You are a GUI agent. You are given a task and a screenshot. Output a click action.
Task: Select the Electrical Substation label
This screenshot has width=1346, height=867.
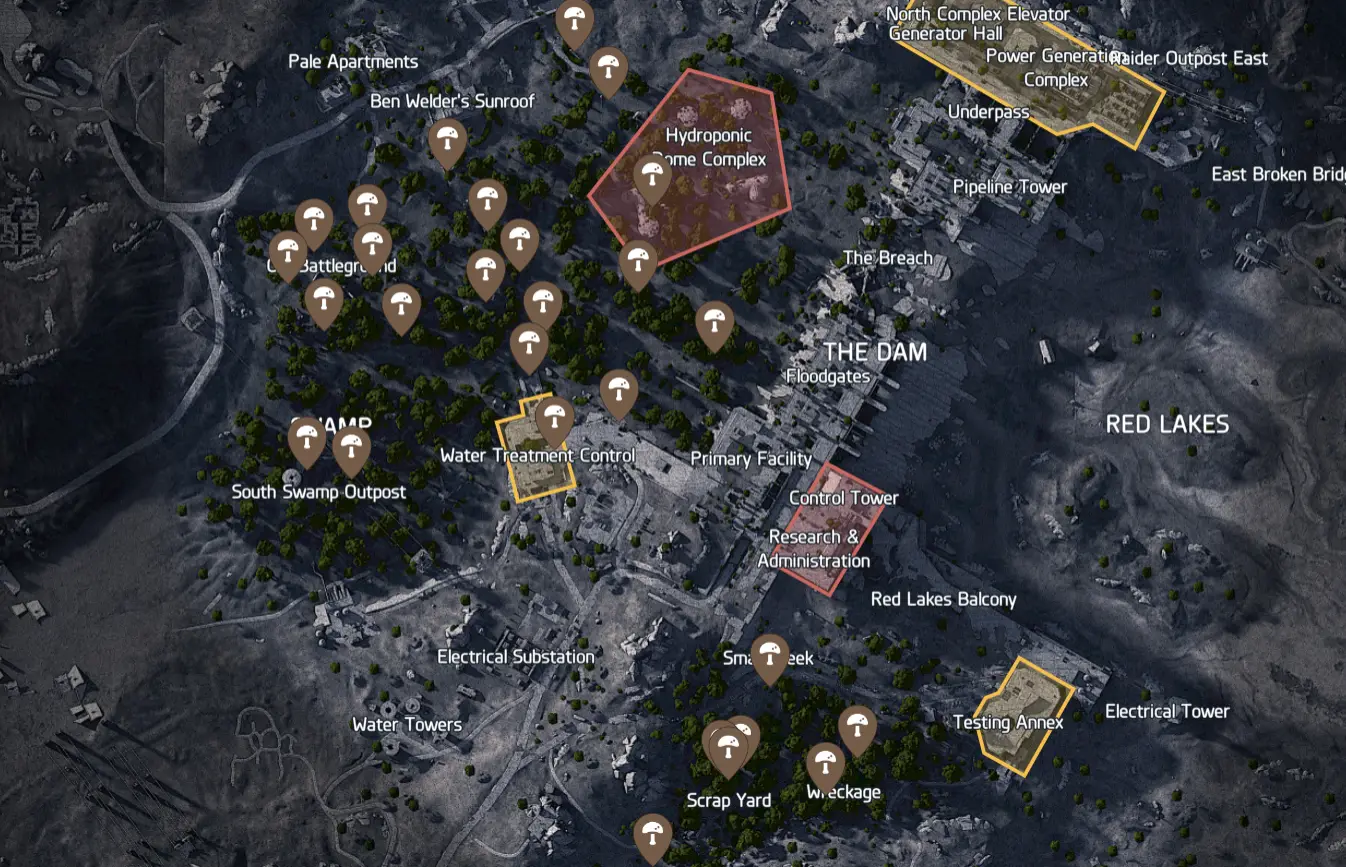point(514,657)
